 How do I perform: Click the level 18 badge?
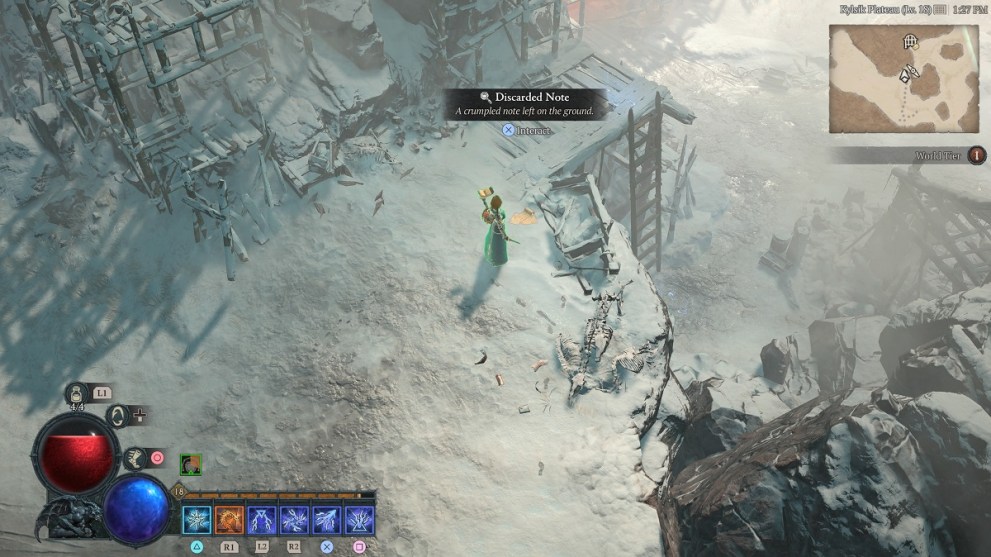pyautogui.click(x=179, y=492)
